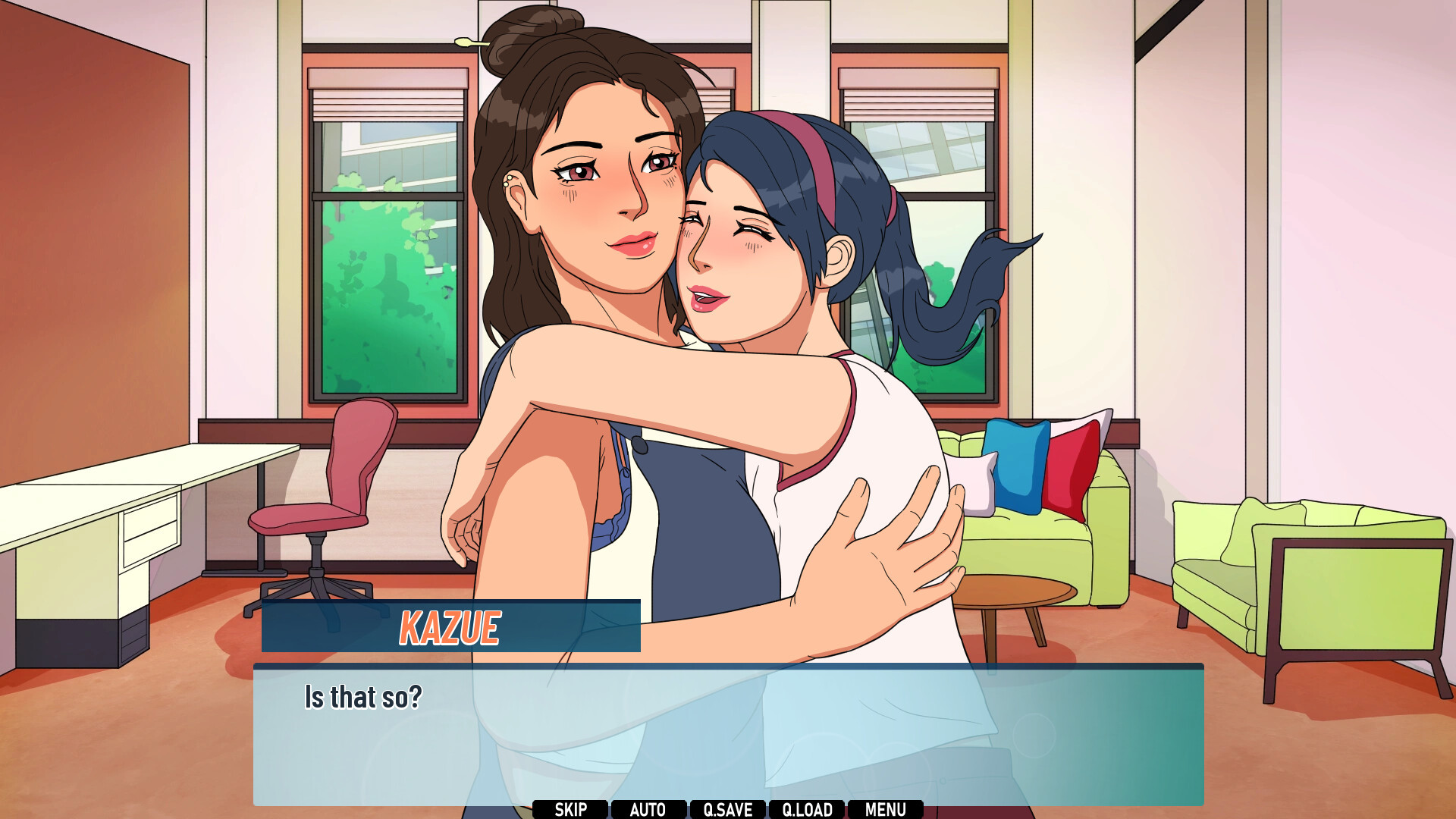Image resolution: width=1456 pixels, height=819 pixels.
Task: Open the MENU button
Action: point(886,809)
